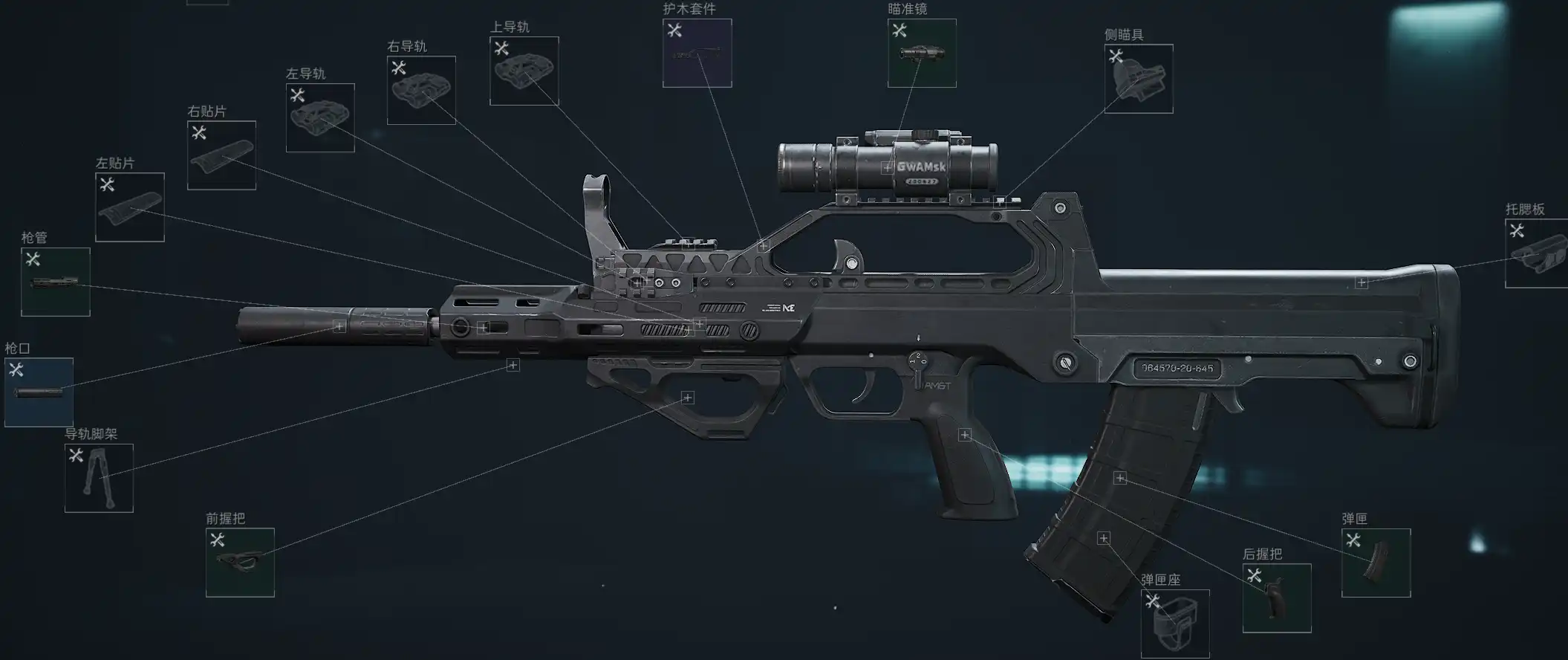The image size is (1568, 660).
Task: Open the 托腮板 cheek rest slot
Action: tap(1536, 253)
